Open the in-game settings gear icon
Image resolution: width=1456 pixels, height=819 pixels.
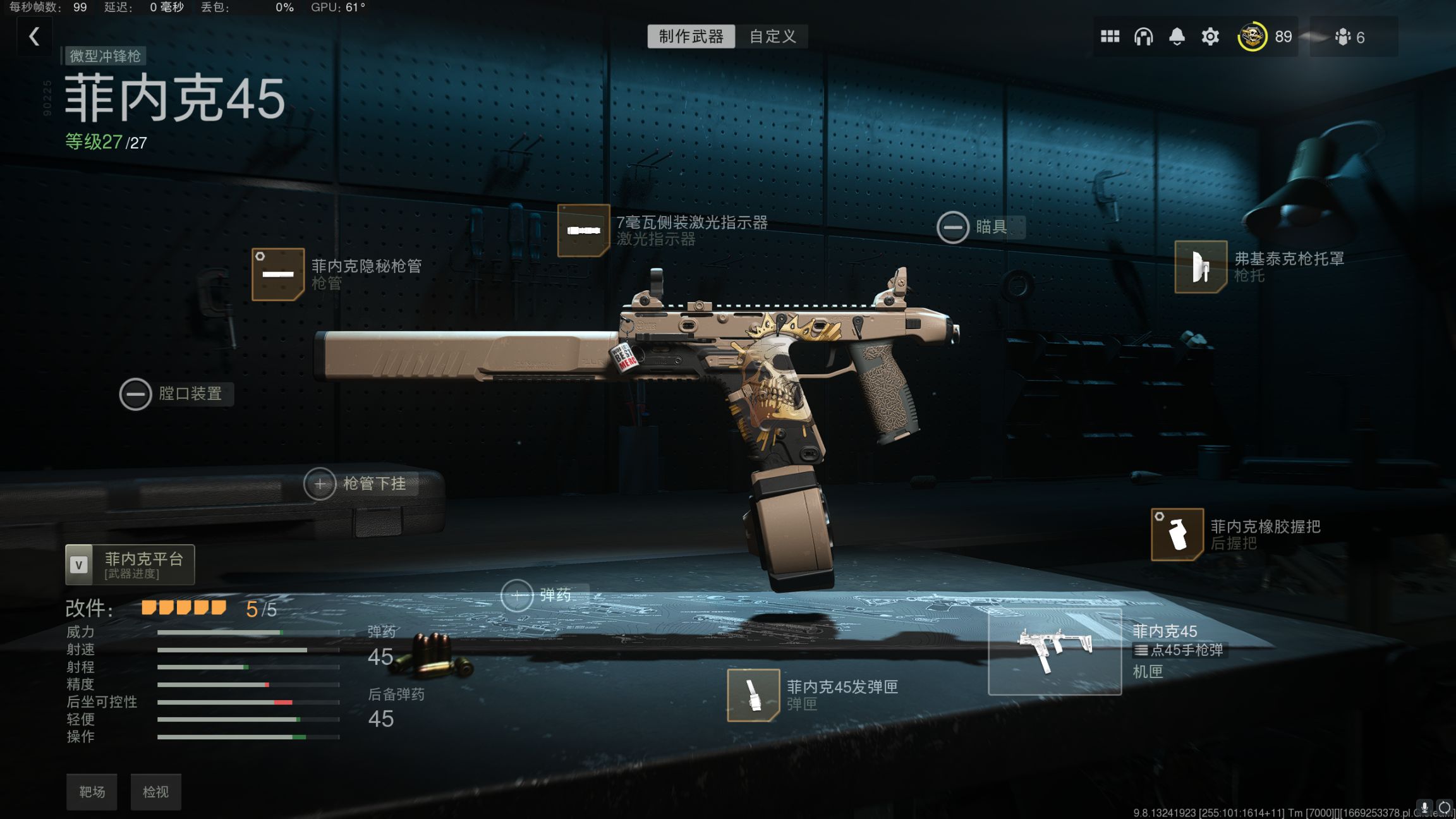coord(1210,36)
